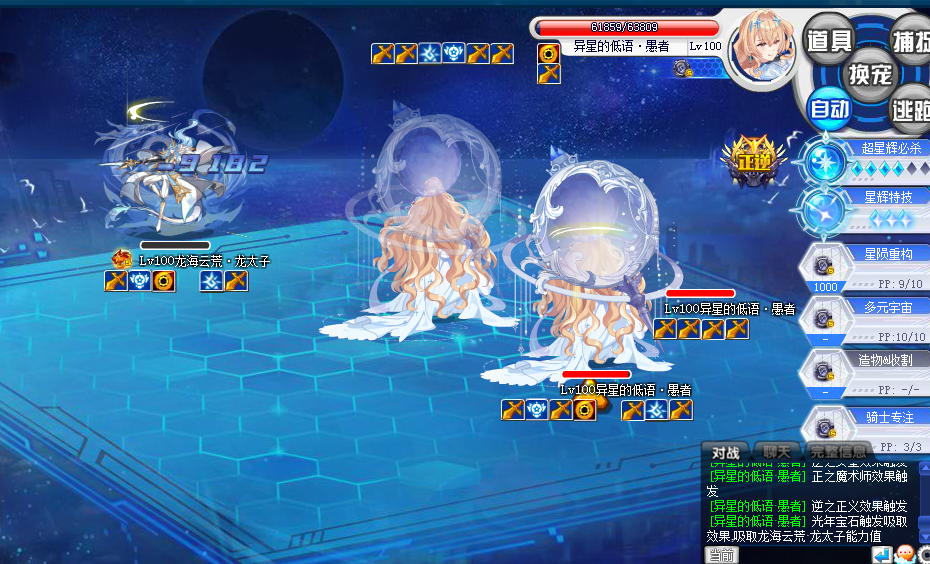The width and height of the screenshot is (930, 564).
Task: Show the 完整信息 full info tab
Action: pyautogui.click(x=837, y=452)
